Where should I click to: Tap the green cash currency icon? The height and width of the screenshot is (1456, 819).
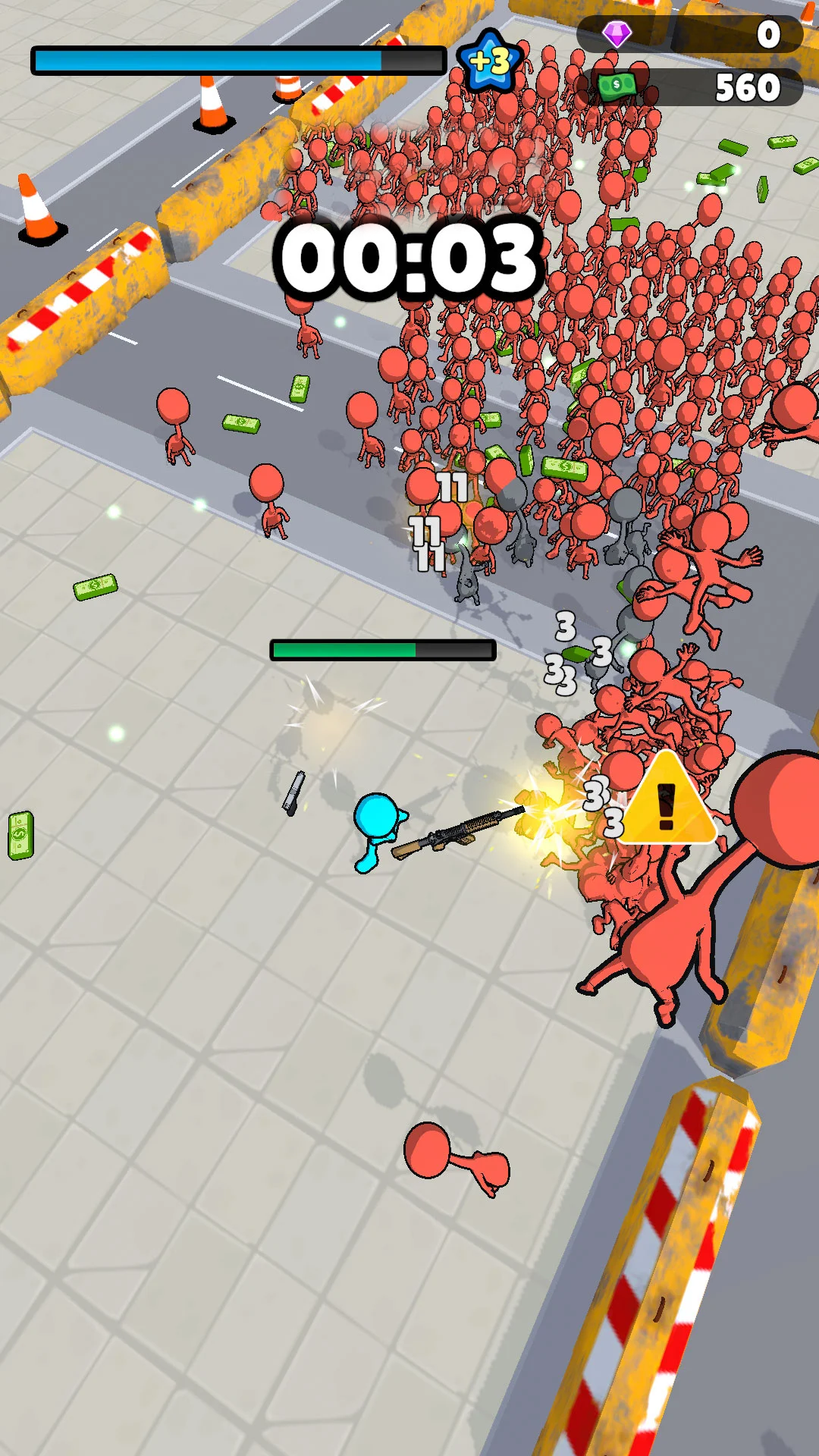click(x=616, y=86)
